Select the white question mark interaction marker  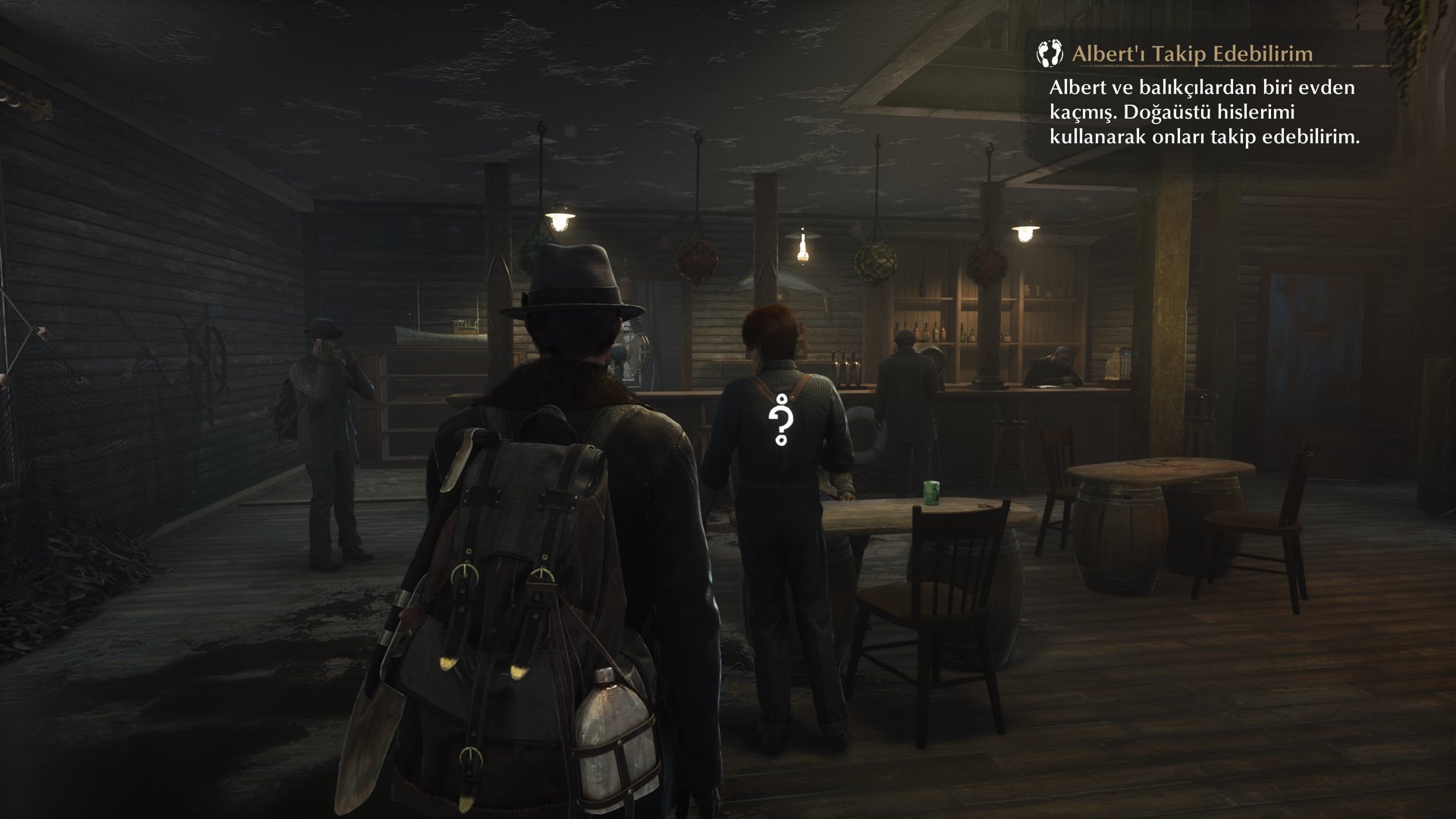pos(780,422)
